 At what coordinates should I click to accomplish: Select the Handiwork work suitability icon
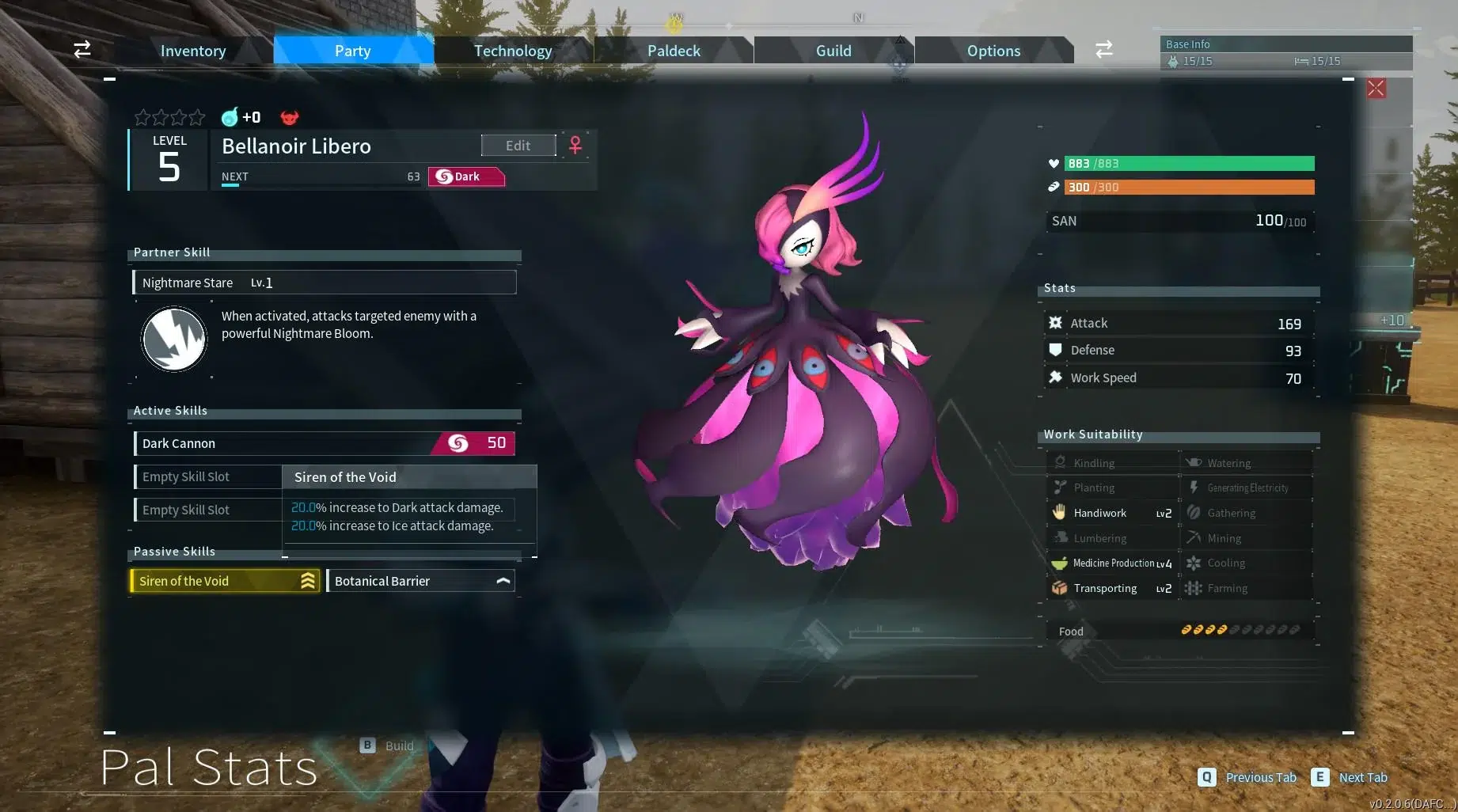point(1059,513)
